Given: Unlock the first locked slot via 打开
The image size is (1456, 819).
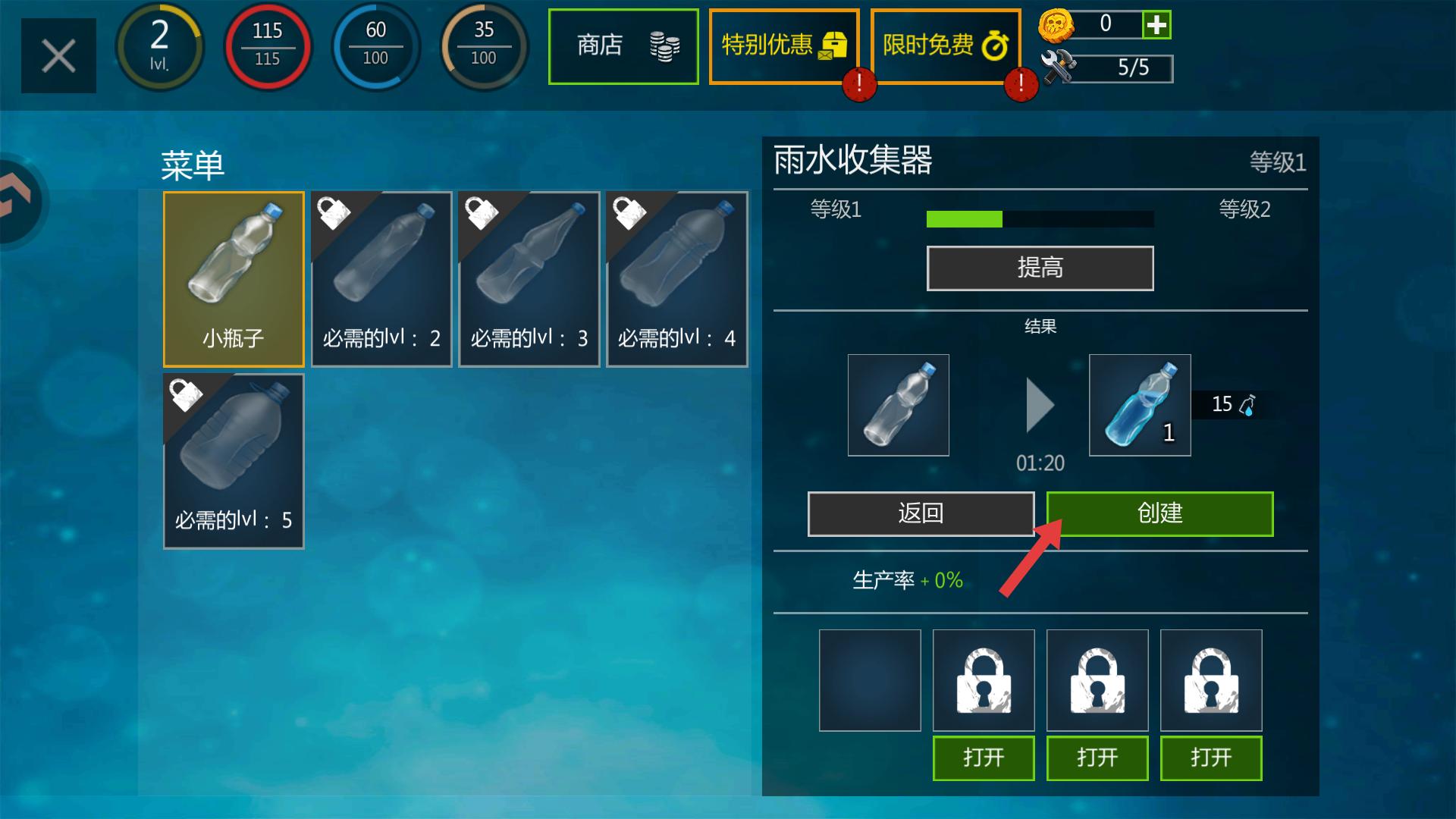Looking at the screenshot, I should coord(983,758).
